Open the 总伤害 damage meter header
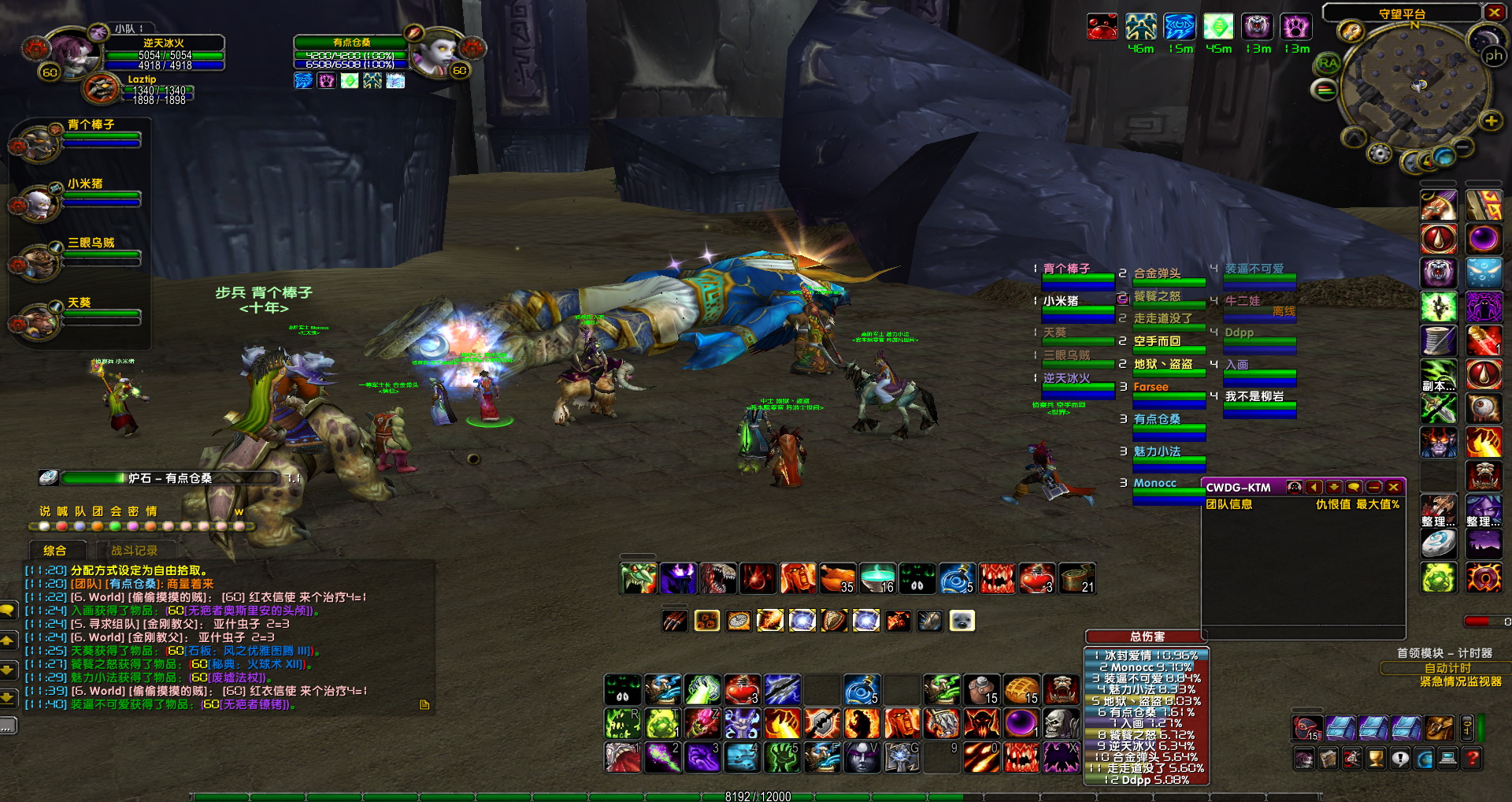 coord(1146,637)
